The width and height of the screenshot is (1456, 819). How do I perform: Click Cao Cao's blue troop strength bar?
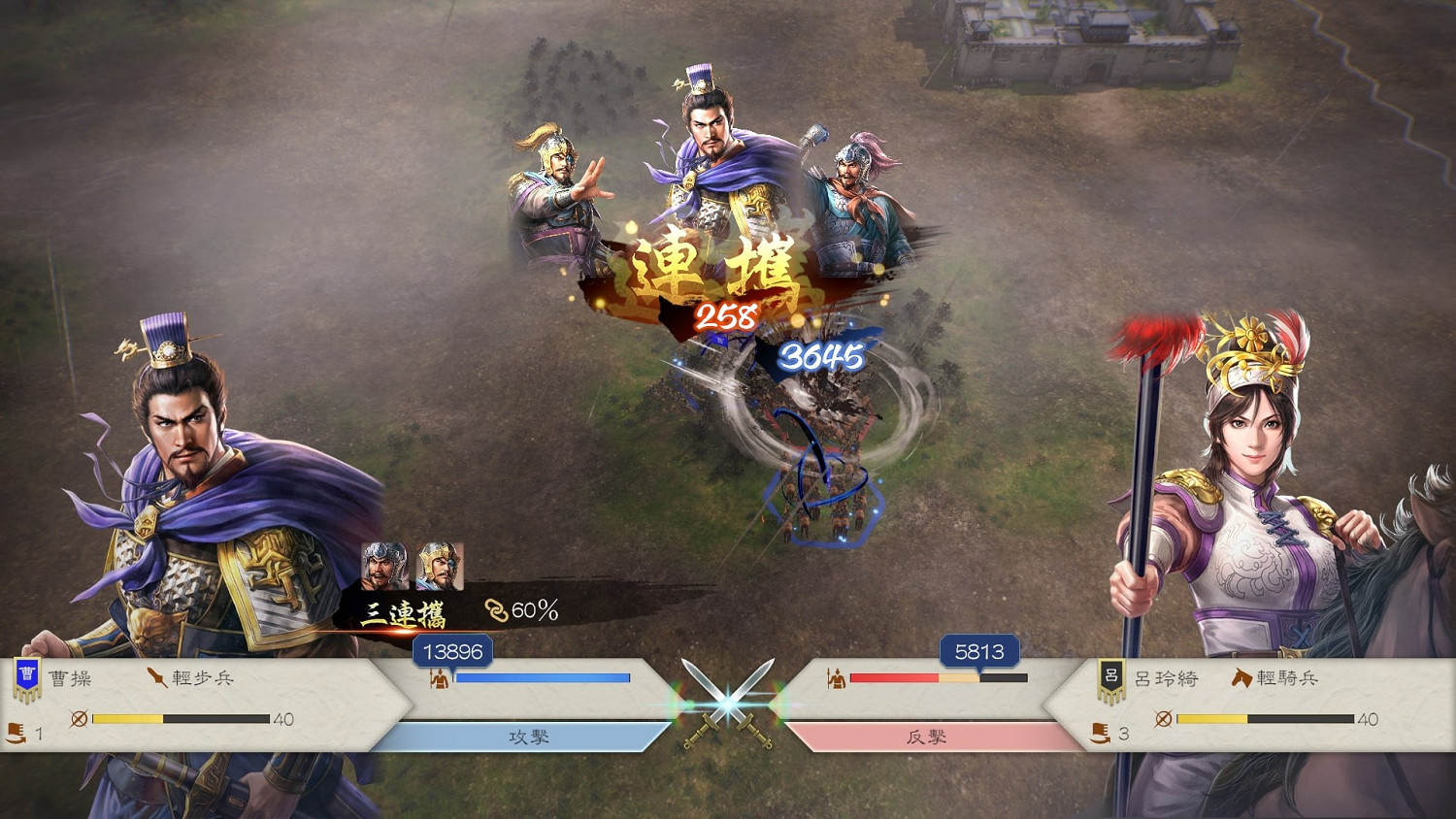(544, 678)
